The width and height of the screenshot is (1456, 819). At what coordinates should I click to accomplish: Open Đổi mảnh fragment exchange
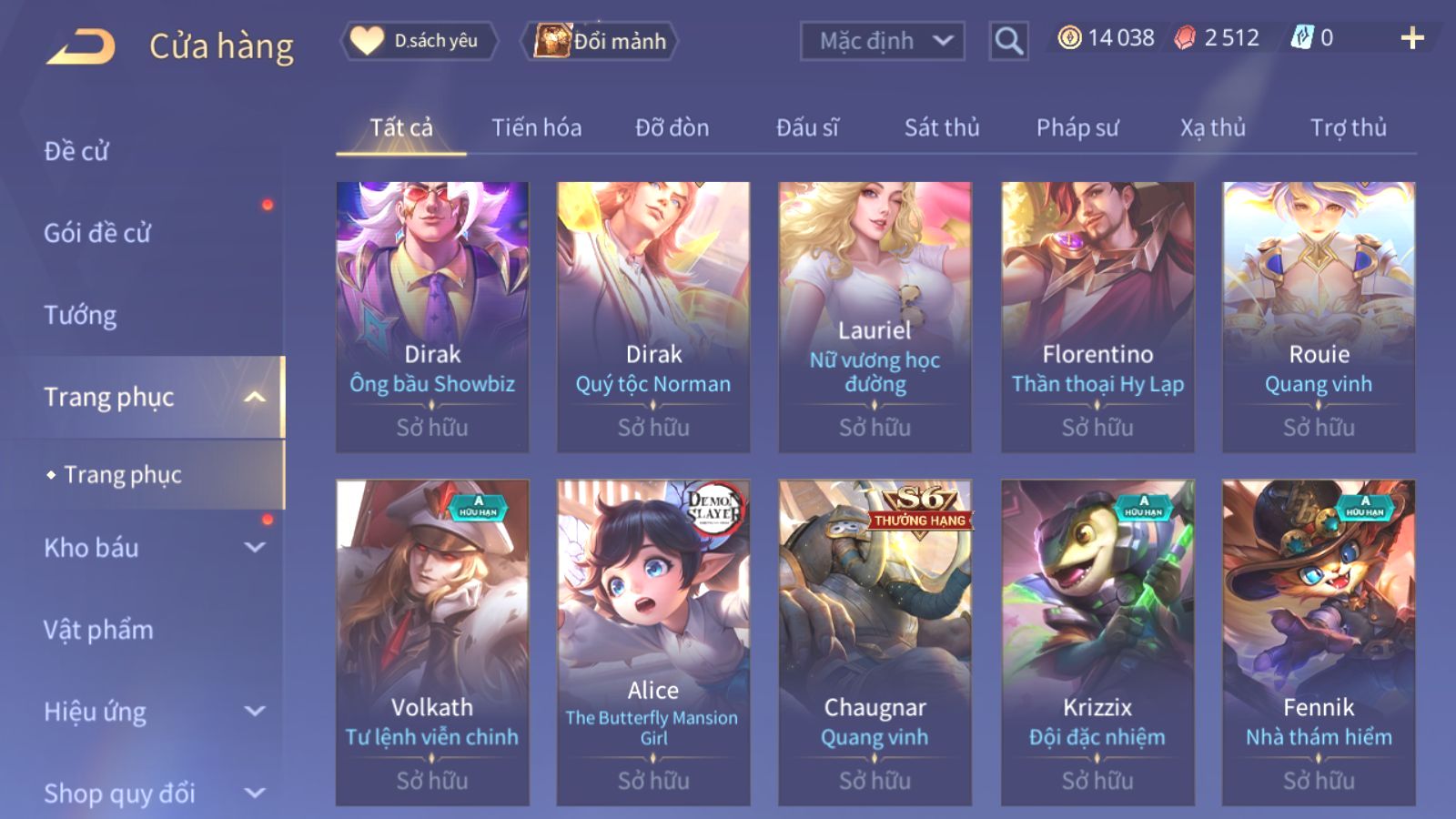coord(601,41)
